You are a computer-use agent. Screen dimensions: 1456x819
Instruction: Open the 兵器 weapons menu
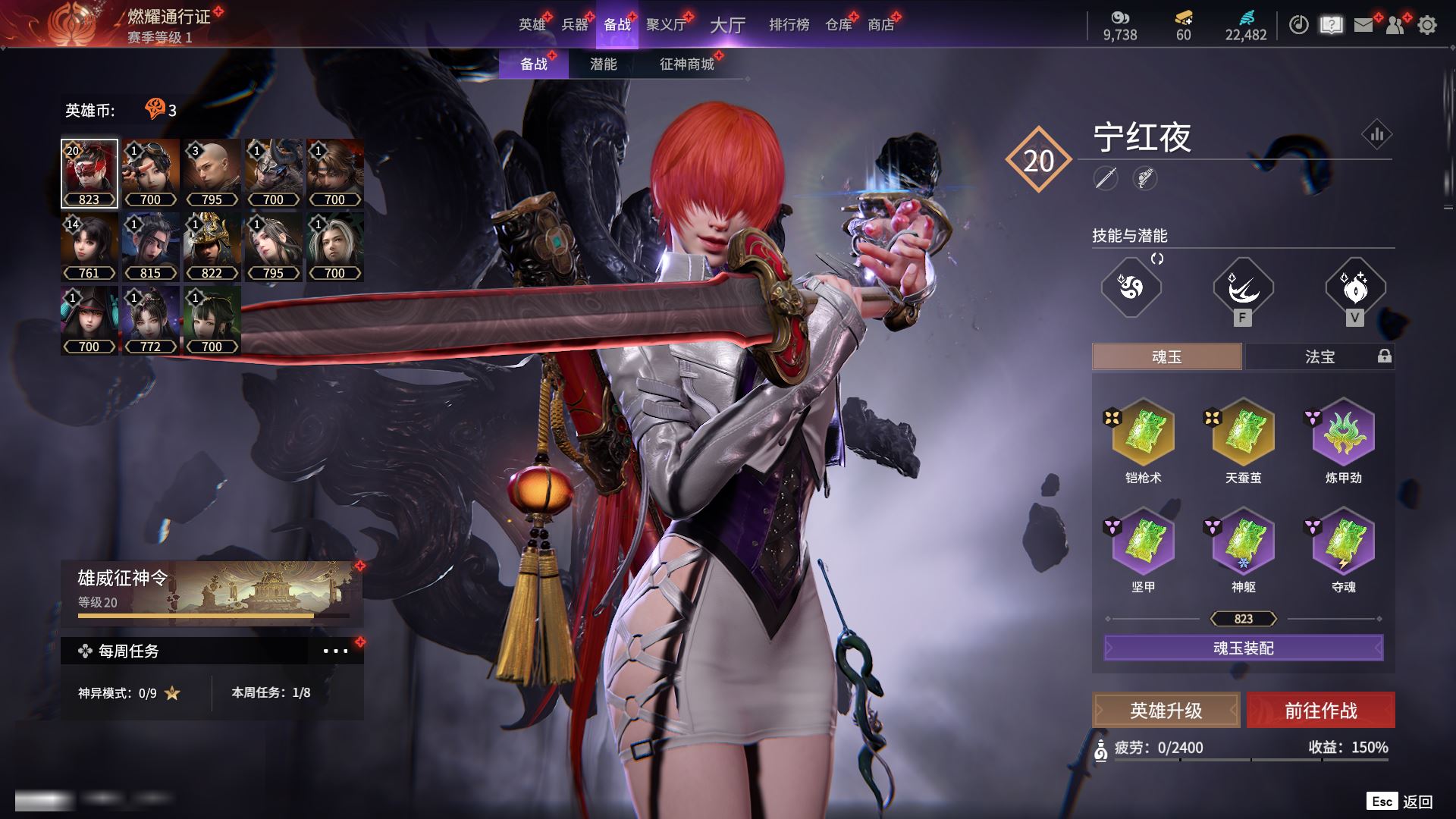pyautogui.click(x=574, y=25)
